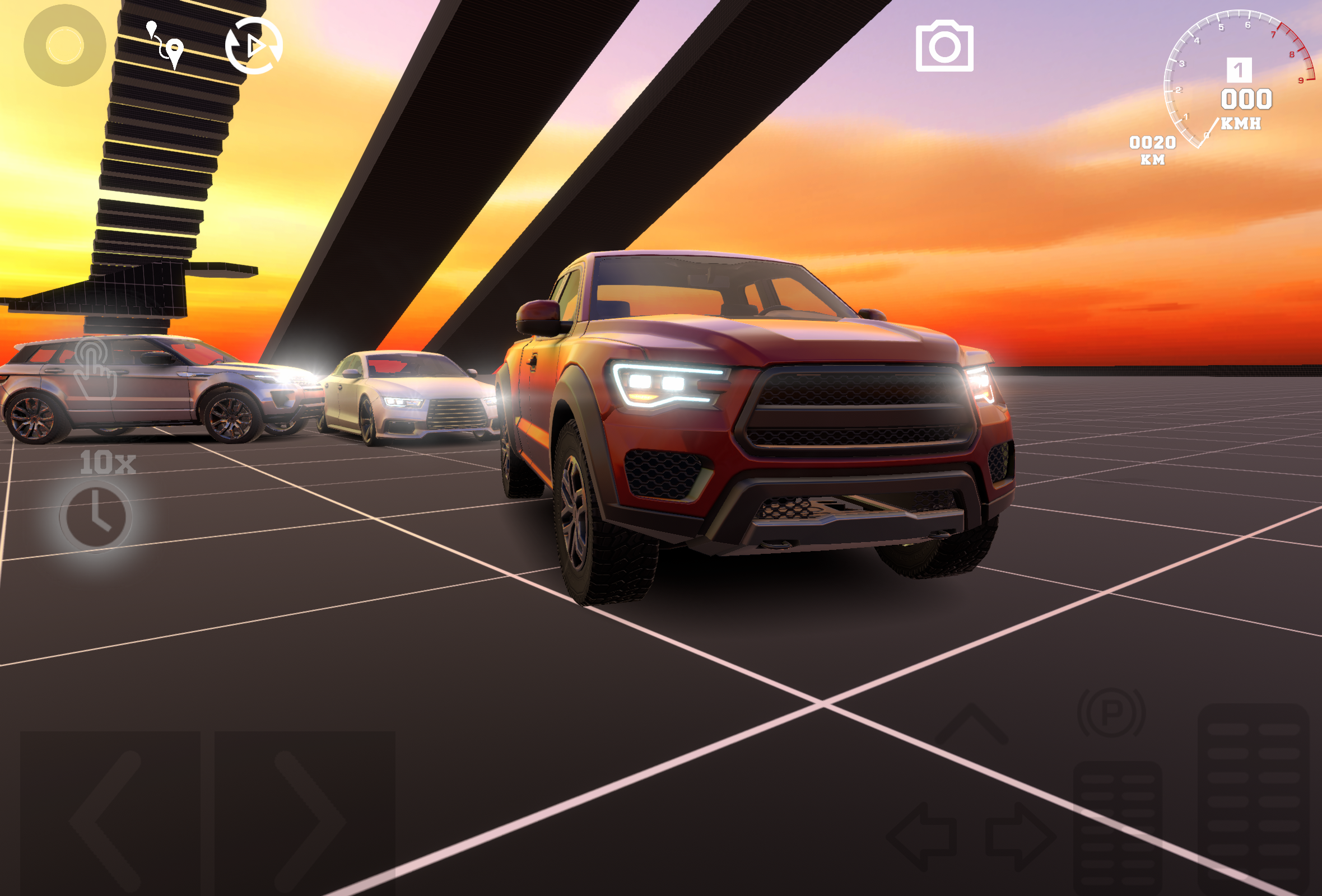Viewport: 1322px width, 896px height.
Task: Tap the gear indicator showing 1
Action: pyautogui.click(x=1240, y=70)
